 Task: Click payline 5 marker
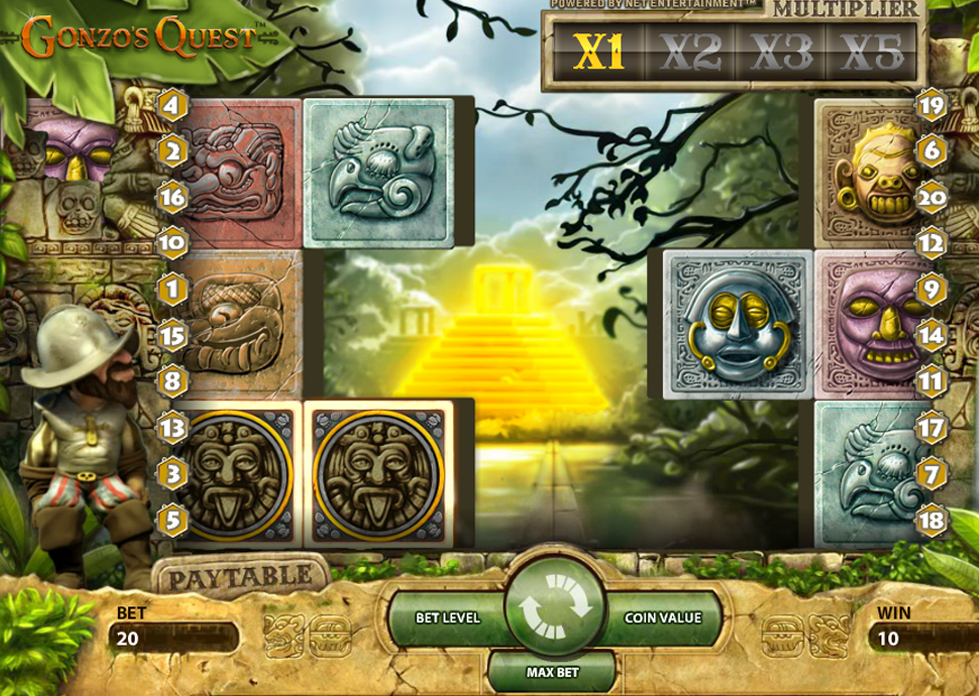(x=172, y=519)
